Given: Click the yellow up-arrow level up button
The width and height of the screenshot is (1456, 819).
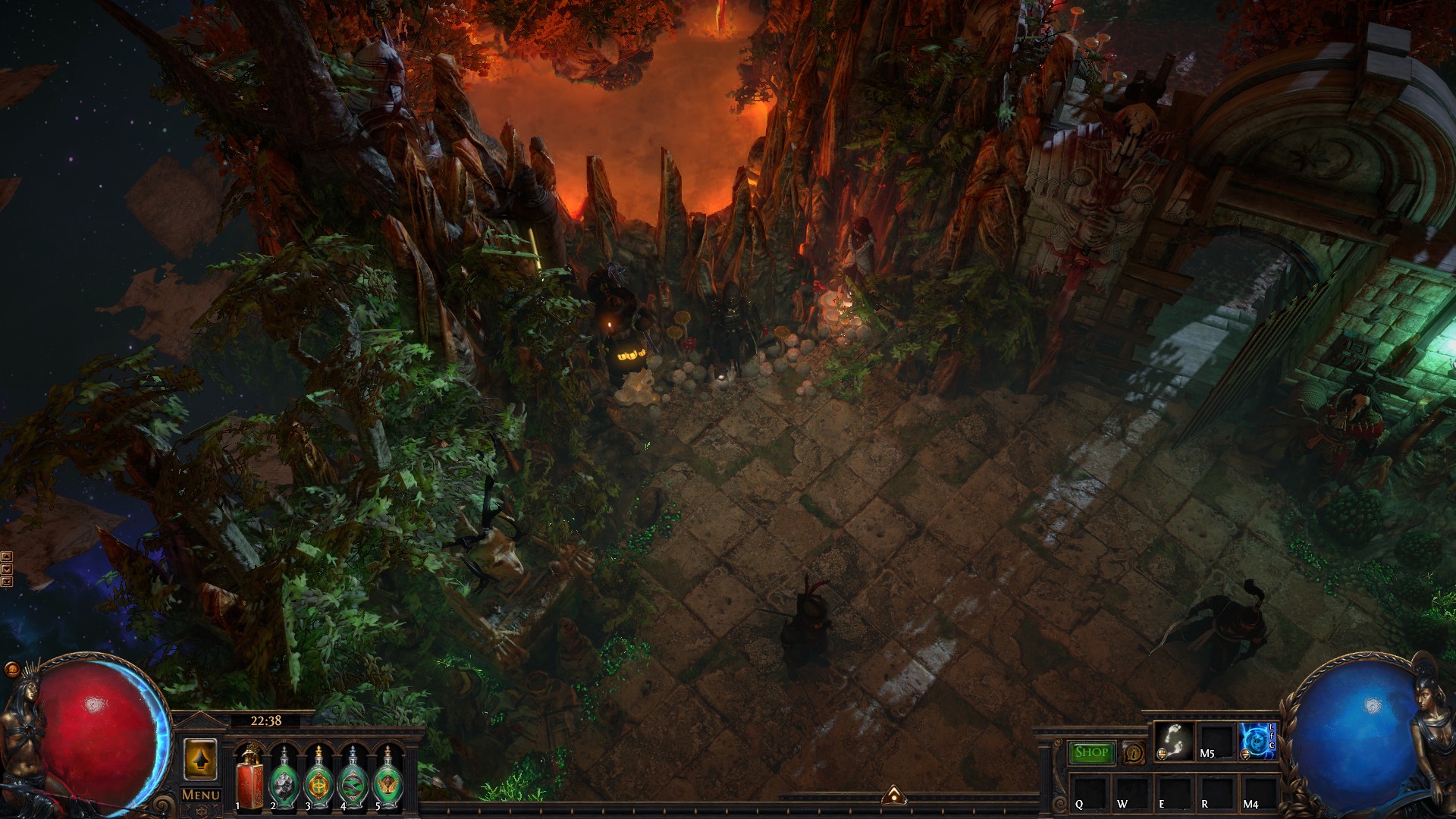Looking at the screenshot, I should [200, 759].
